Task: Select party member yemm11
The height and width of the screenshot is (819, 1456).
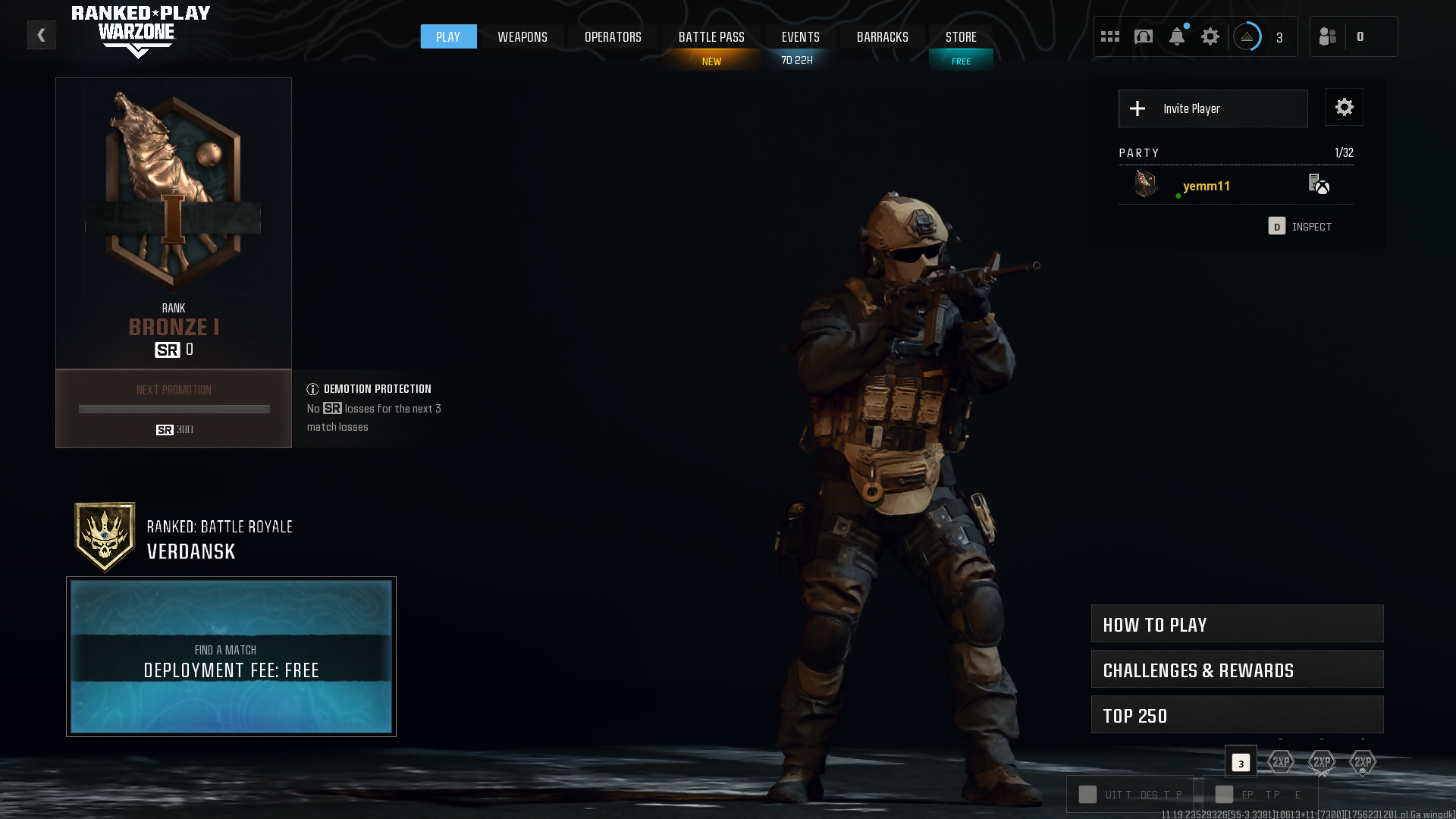Action: coord(1207,186)
